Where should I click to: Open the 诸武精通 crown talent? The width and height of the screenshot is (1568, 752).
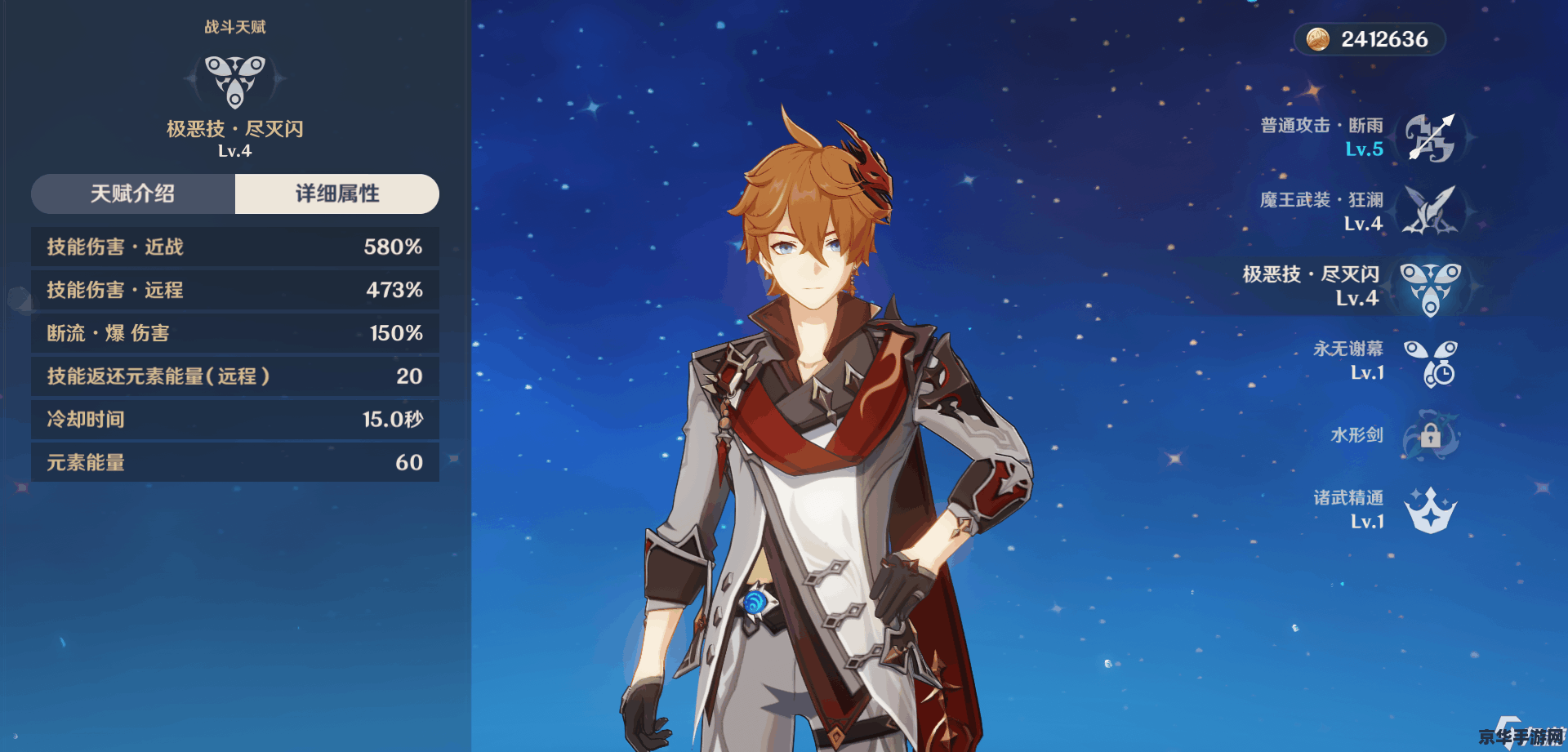tap(1430, 510)
